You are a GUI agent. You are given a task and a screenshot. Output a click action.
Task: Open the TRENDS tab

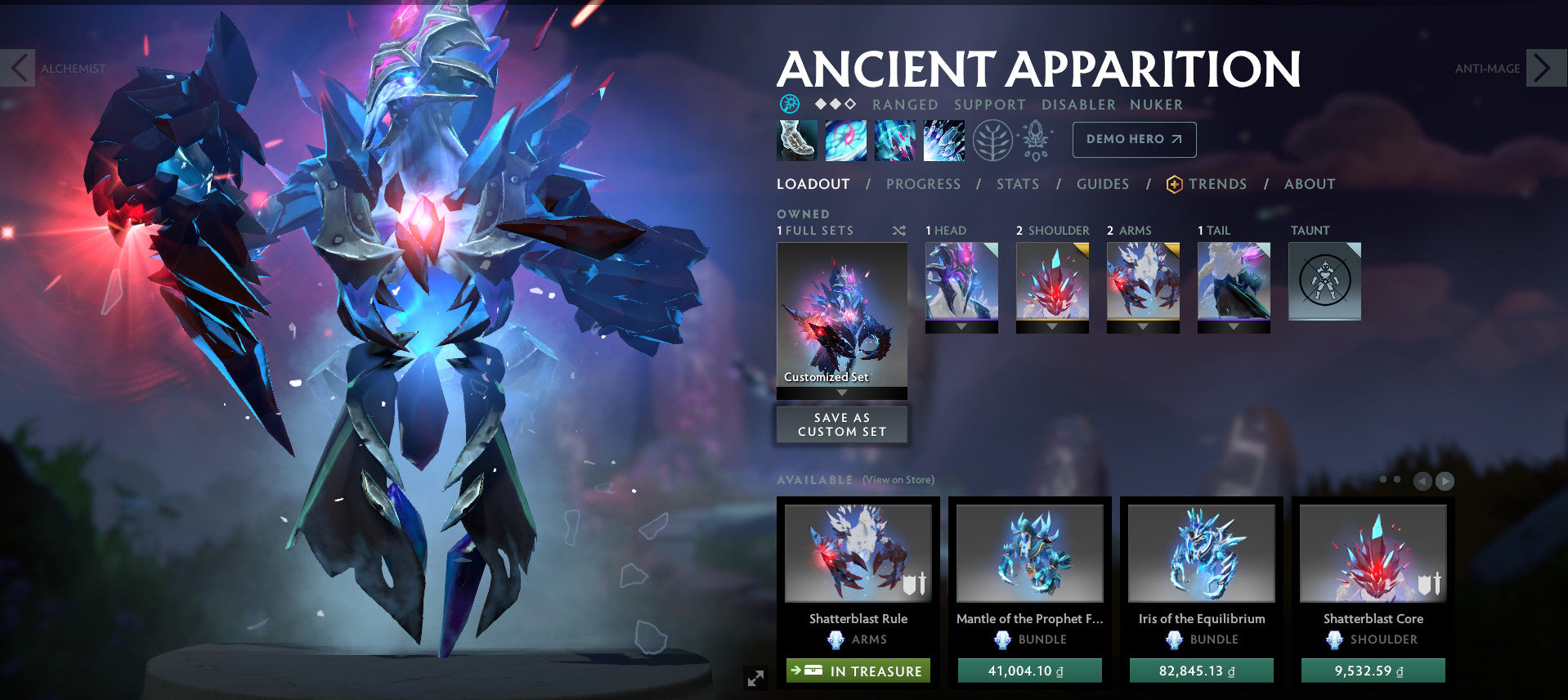tap(1217, 184)
